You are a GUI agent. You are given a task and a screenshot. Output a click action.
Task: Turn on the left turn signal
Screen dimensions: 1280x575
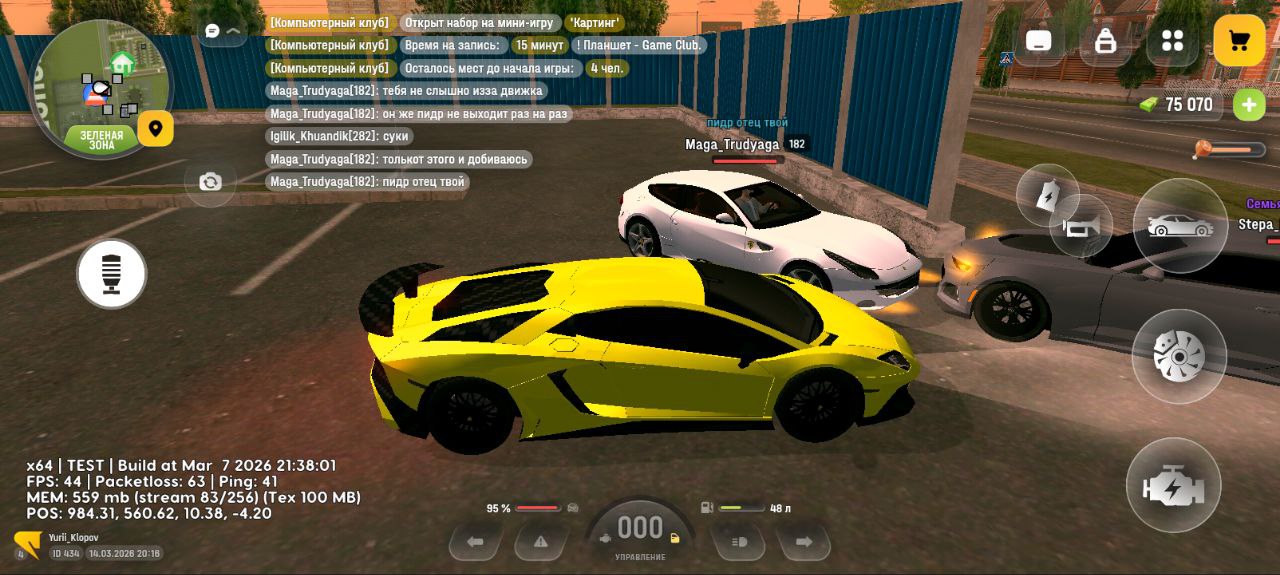pyautogui.click(x=476, y=542)
